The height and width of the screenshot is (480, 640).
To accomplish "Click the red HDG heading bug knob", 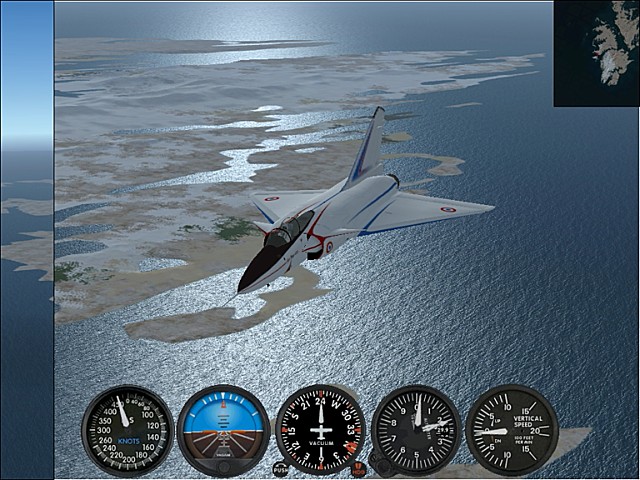I will point(359,468).
